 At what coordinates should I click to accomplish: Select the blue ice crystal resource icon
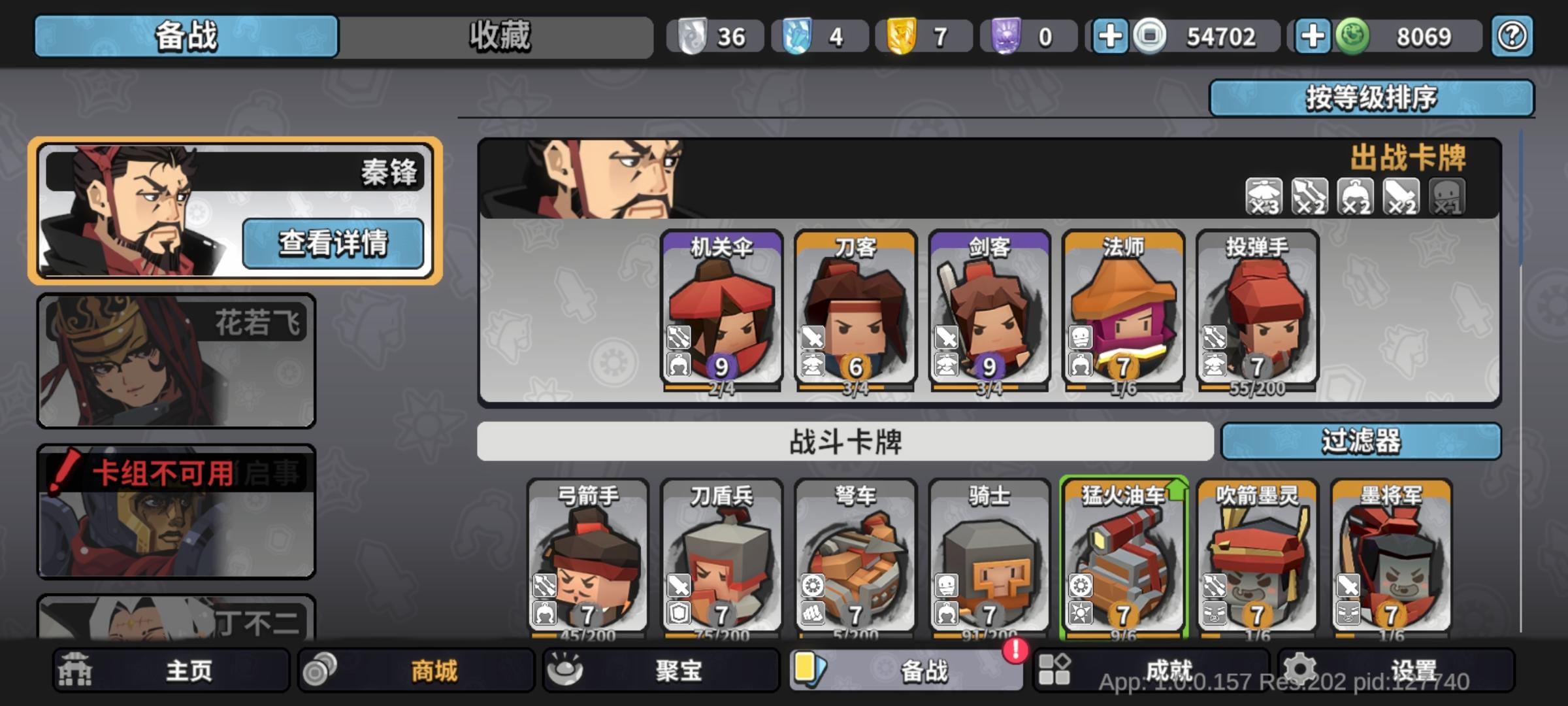point(796,36)
